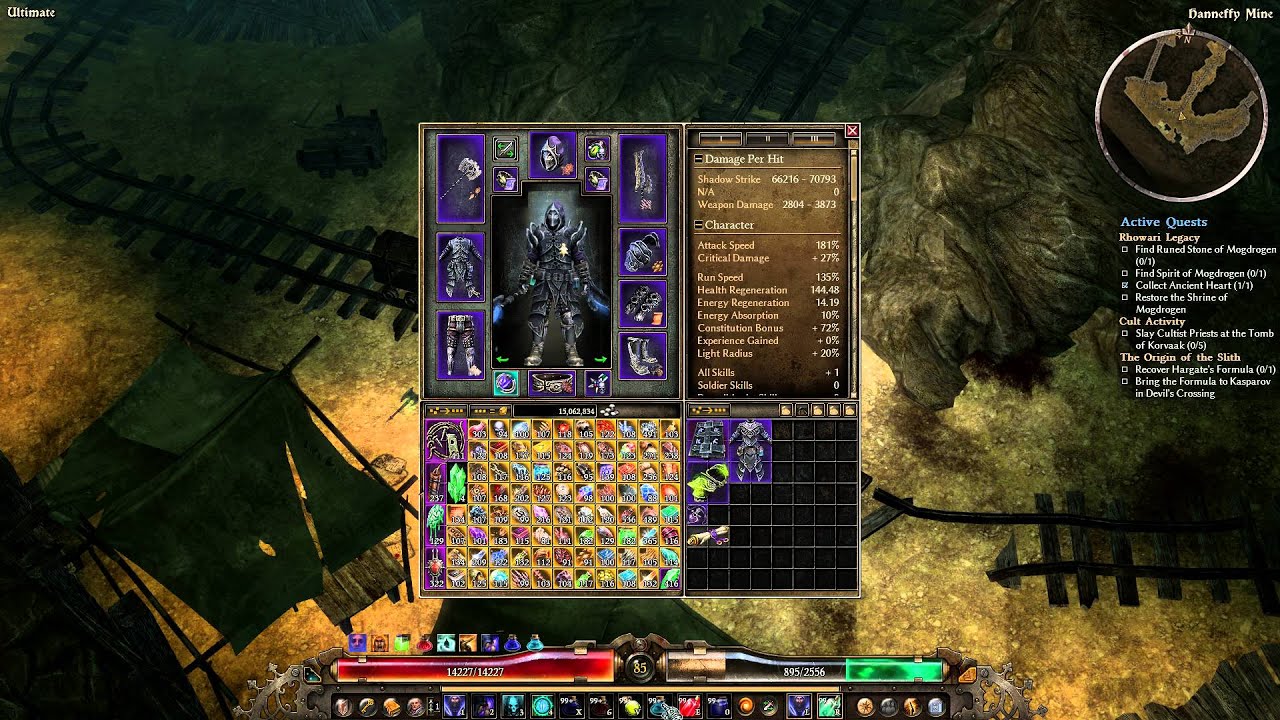The width and height of the screenshot is (1280, 720).
Task: Click the equipped boots slot
Action: (642, 355)
